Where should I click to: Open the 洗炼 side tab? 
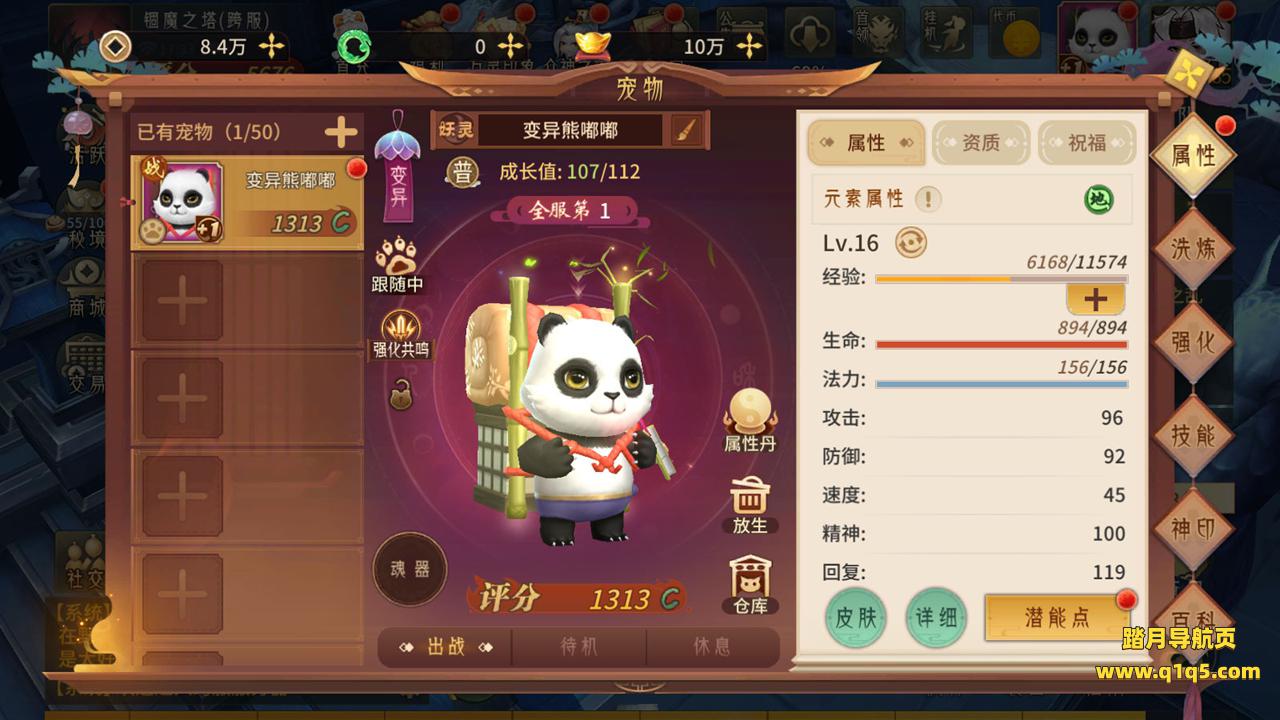(1192, 248)
